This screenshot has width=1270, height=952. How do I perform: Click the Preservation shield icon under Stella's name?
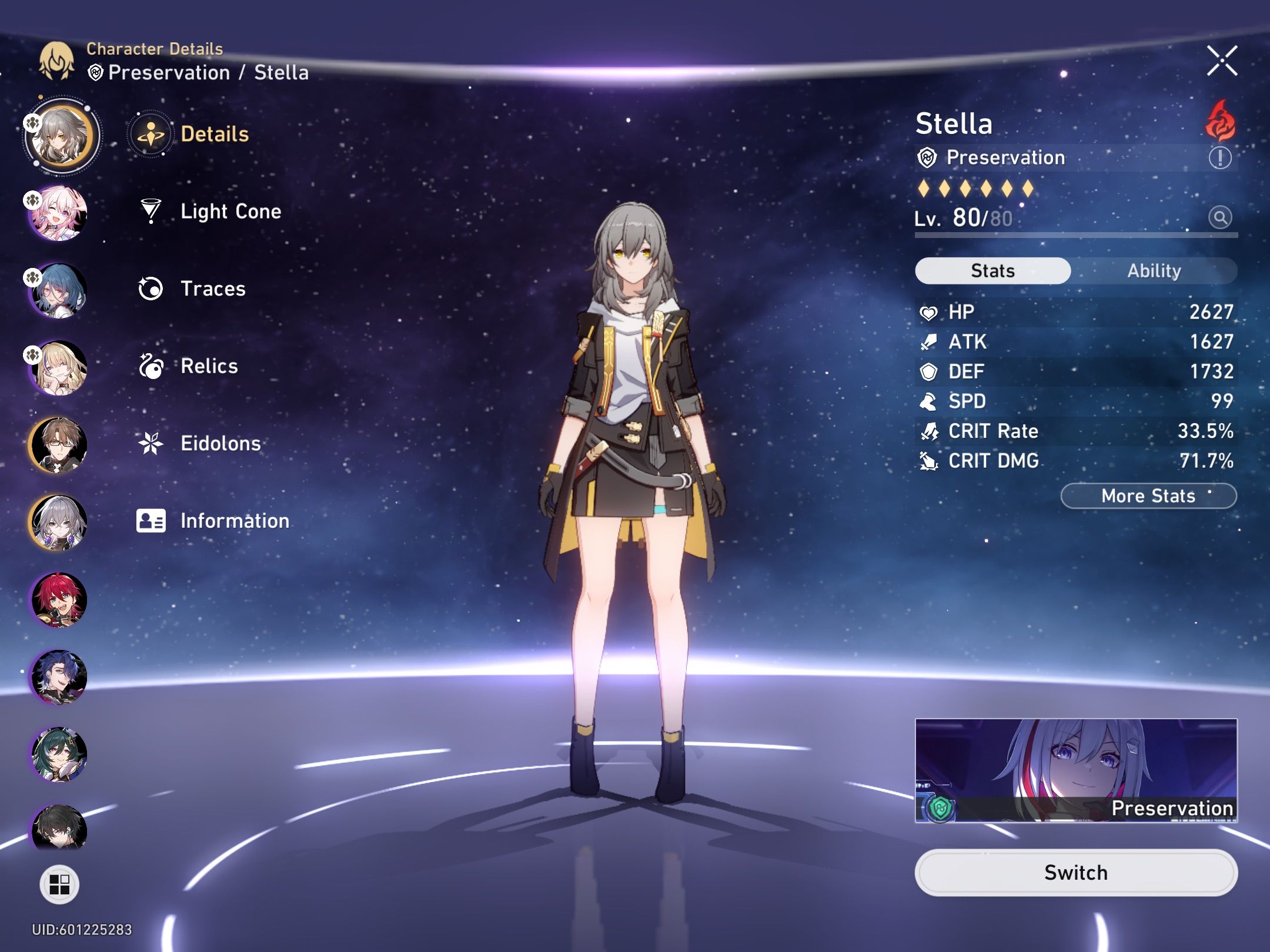tap(928, 157)
